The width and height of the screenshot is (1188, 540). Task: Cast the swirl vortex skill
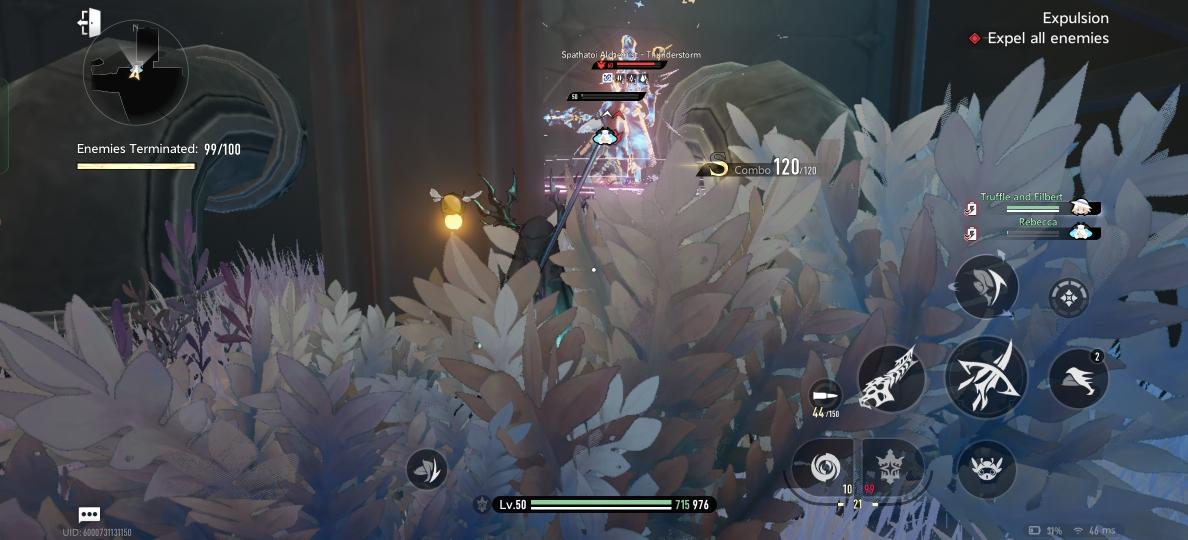click(822, 467)
